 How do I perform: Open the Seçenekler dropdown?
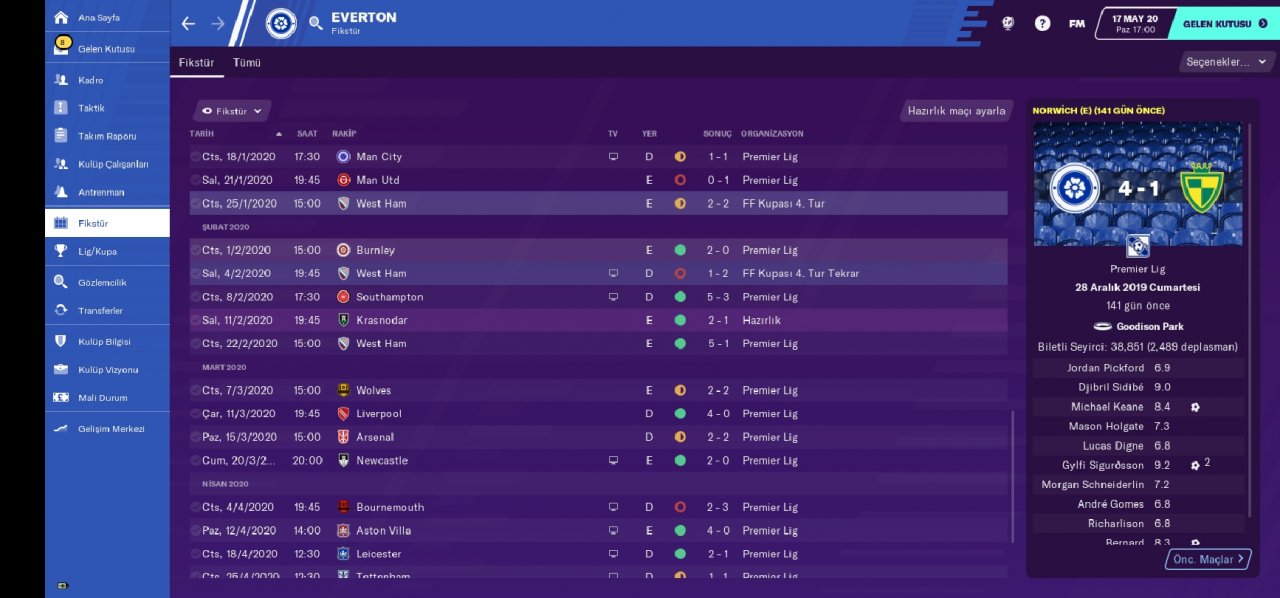[x=1225, y=62]
